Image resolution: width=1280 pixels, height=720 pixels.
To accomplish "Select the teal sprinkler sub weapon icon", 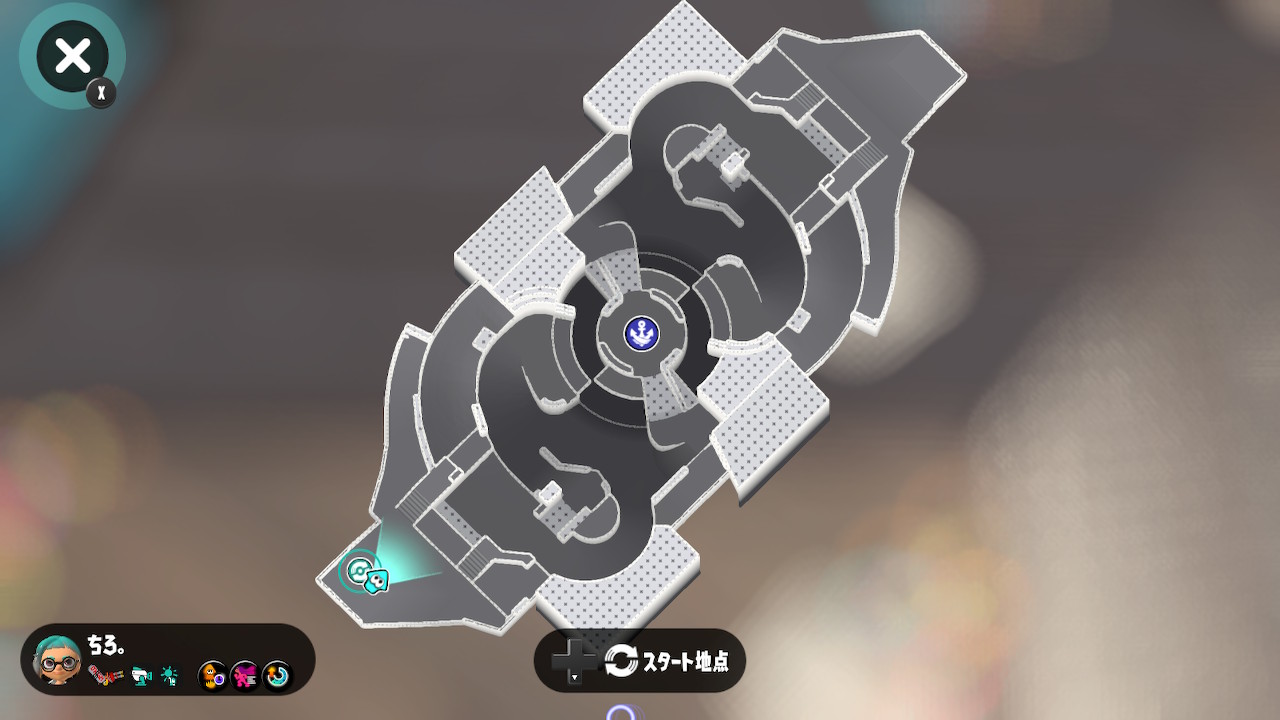I will click(141, 676).
